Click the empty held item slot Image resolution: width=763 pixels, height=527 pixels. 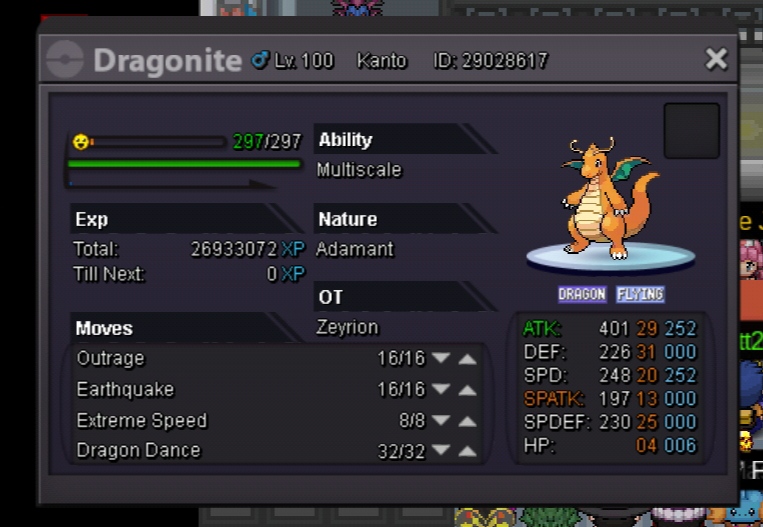click(692, 130)
